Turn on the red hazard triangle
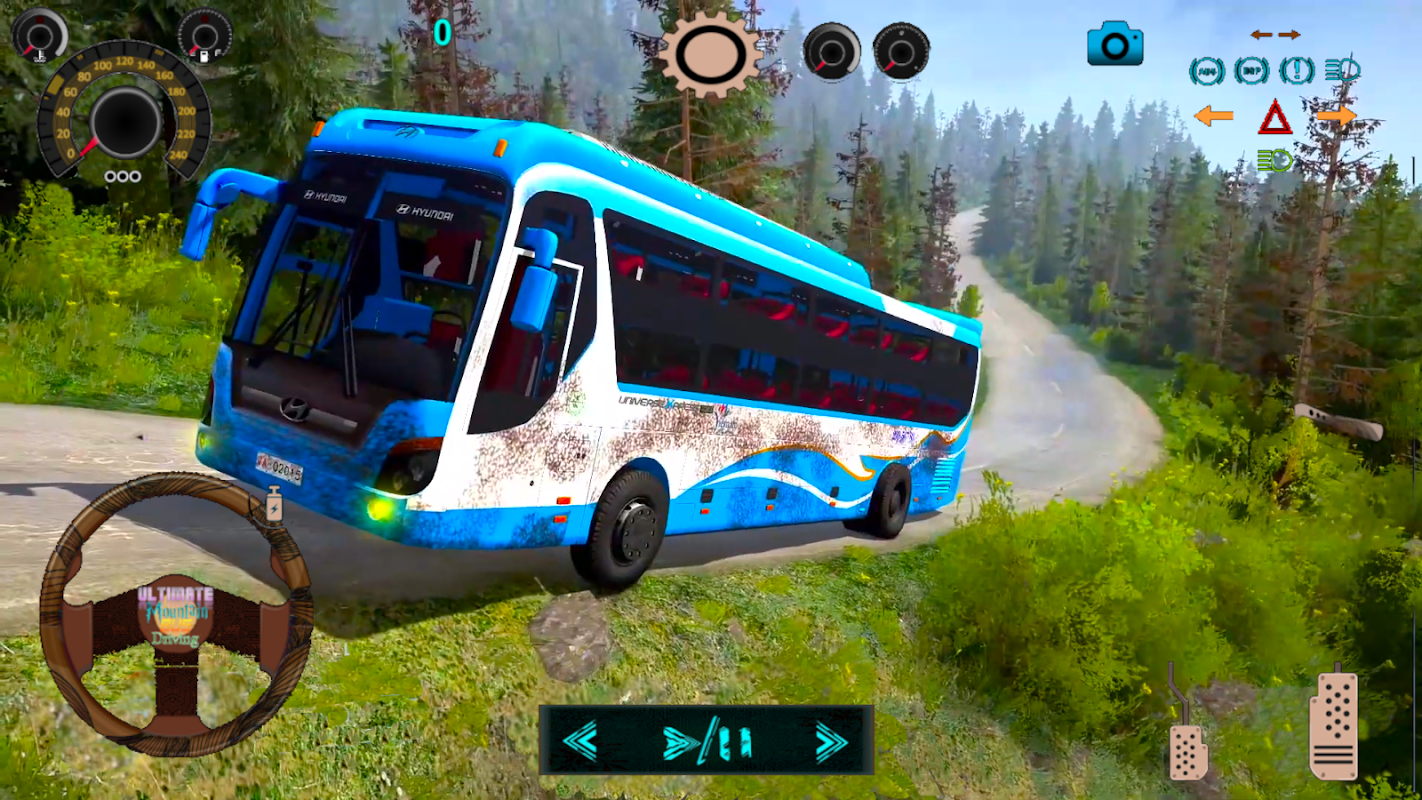This screenshot has width=1422, height=800. pyautogui.click(x=1275, y=118)
